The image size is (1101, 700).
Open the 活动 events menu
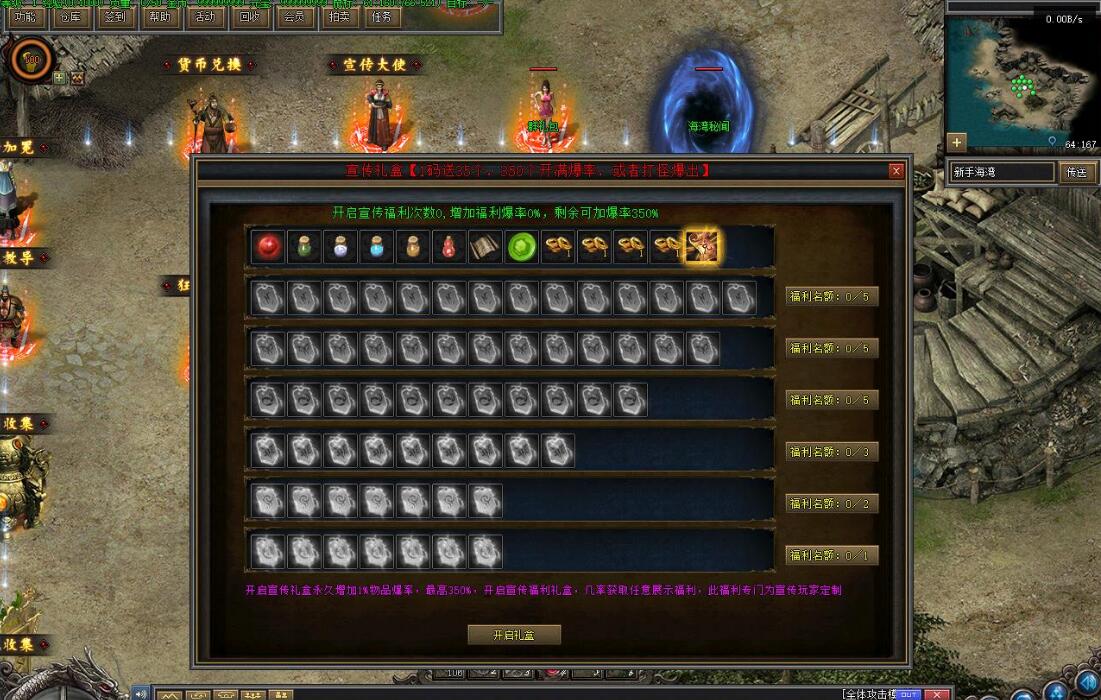pyautogui.click(x=204, y=17)
